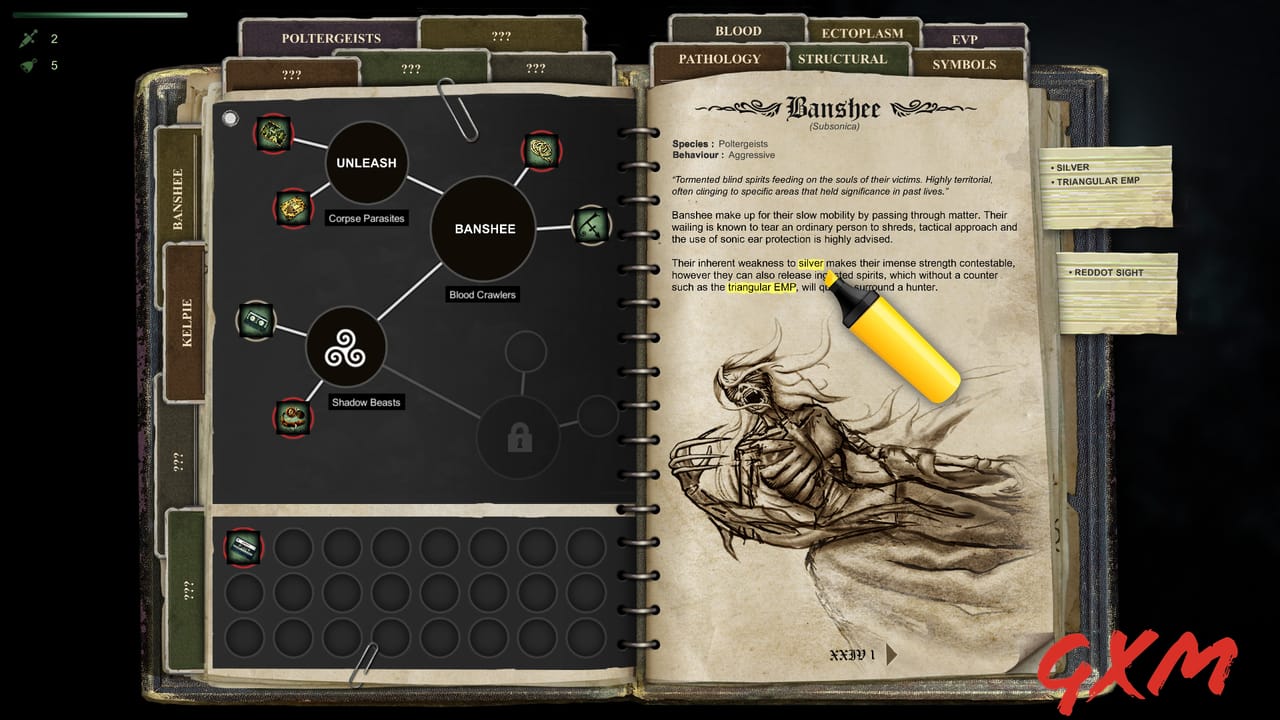Select the medallion icon above the Banshee node
This screenshot has height=720, width=1280.
pyautogui.click(x=541, y=152)
